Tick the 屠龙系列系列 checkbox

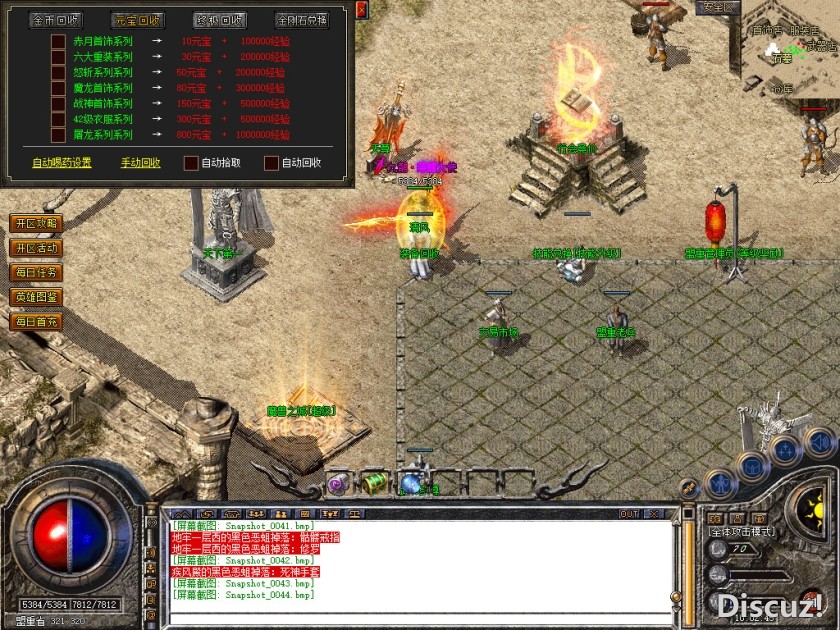pos(59,134)
